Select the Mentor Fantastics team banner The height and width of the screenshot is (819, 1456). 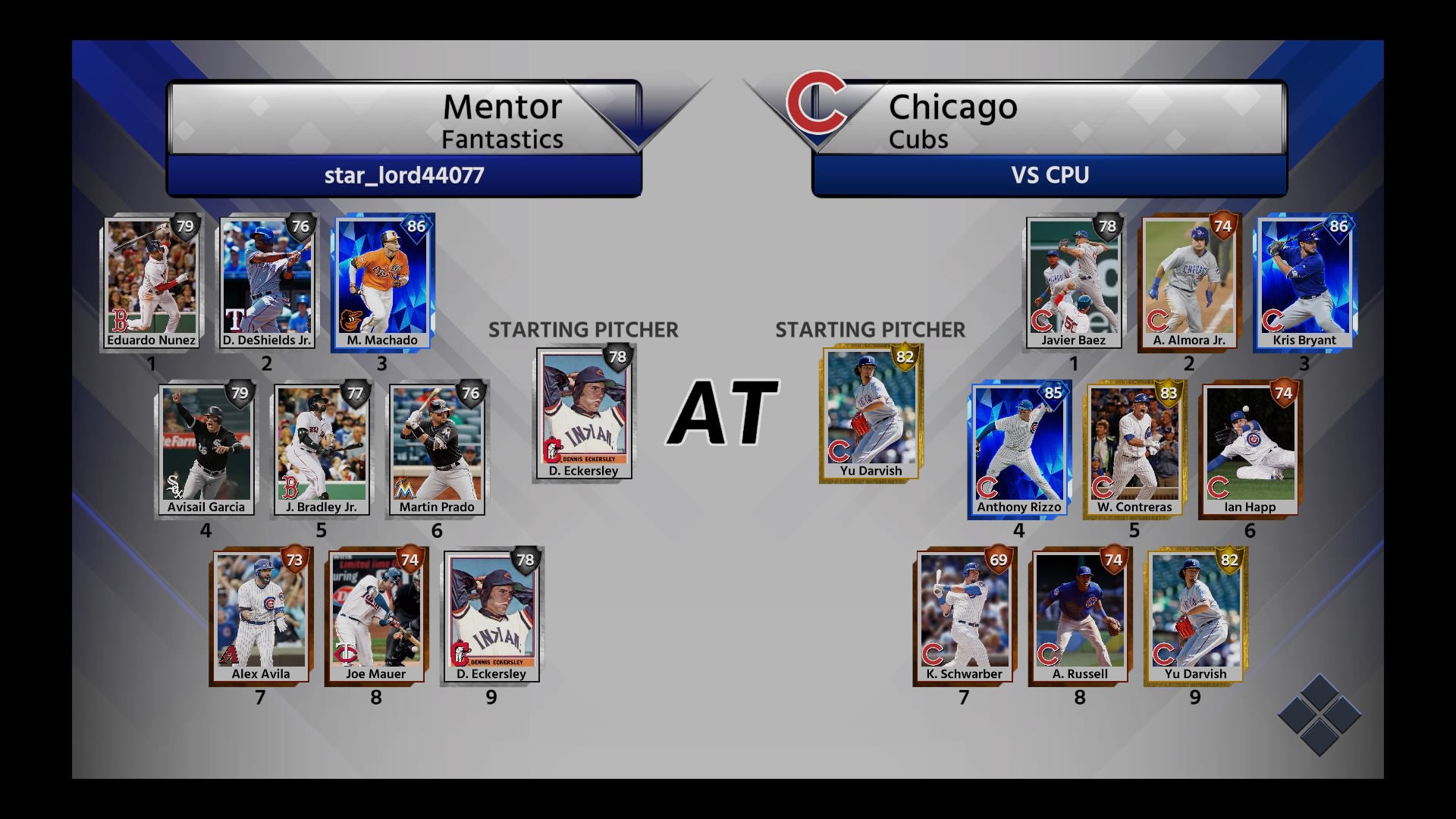coord(403,120)
